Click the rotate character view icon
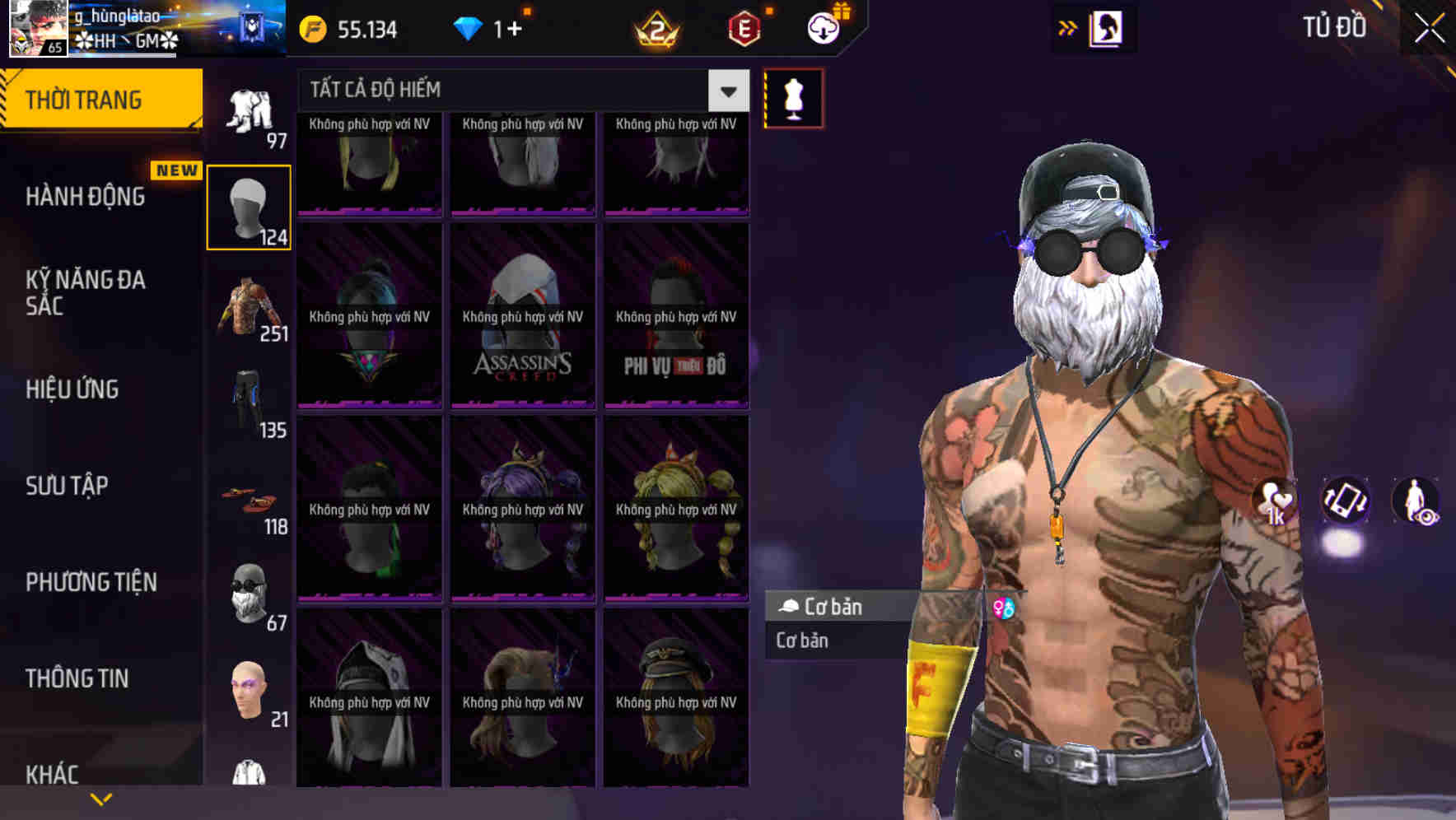 pos(1345,502)
